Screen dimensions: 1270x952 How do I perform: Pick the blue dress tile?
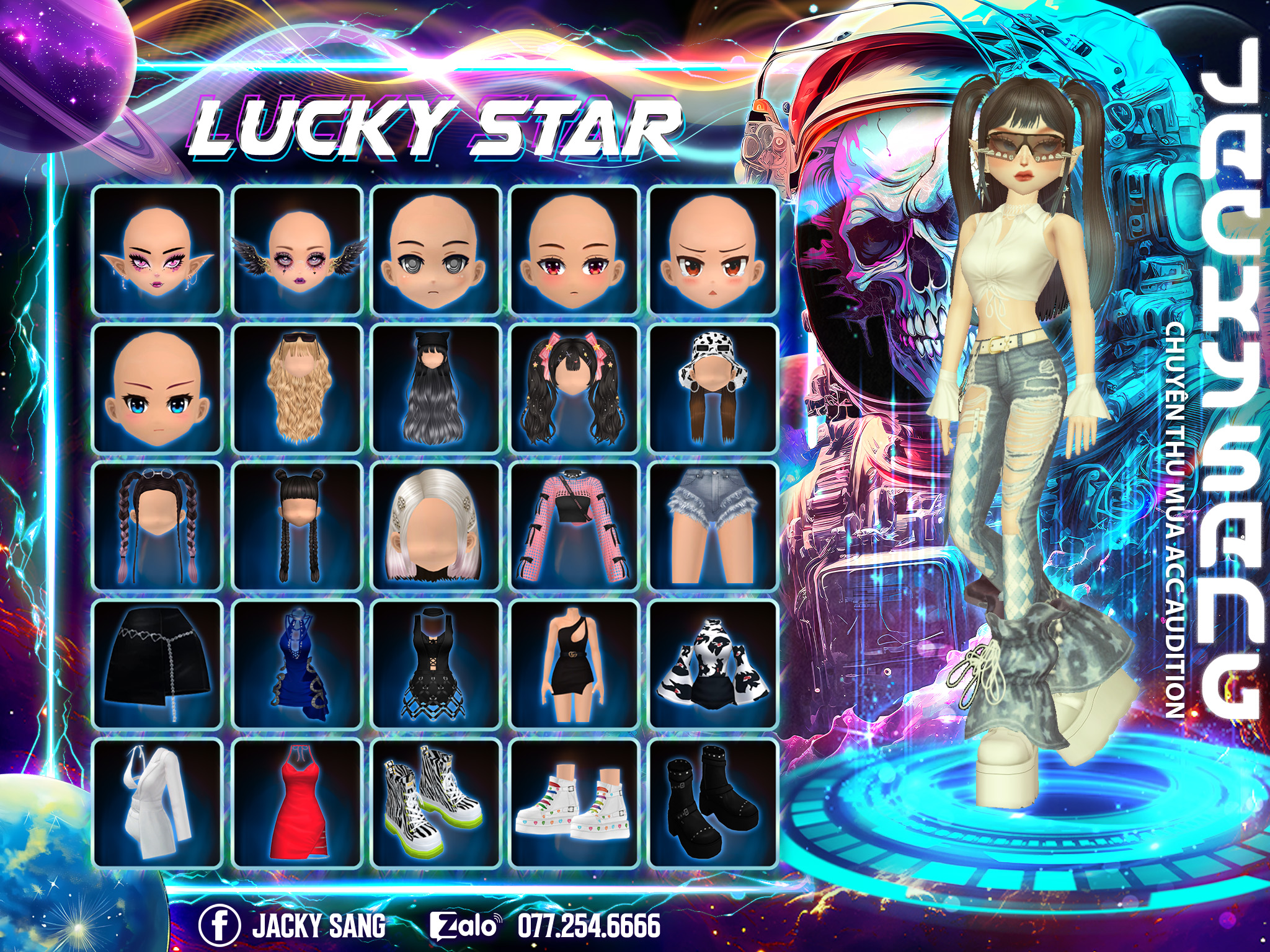(296, 665)
